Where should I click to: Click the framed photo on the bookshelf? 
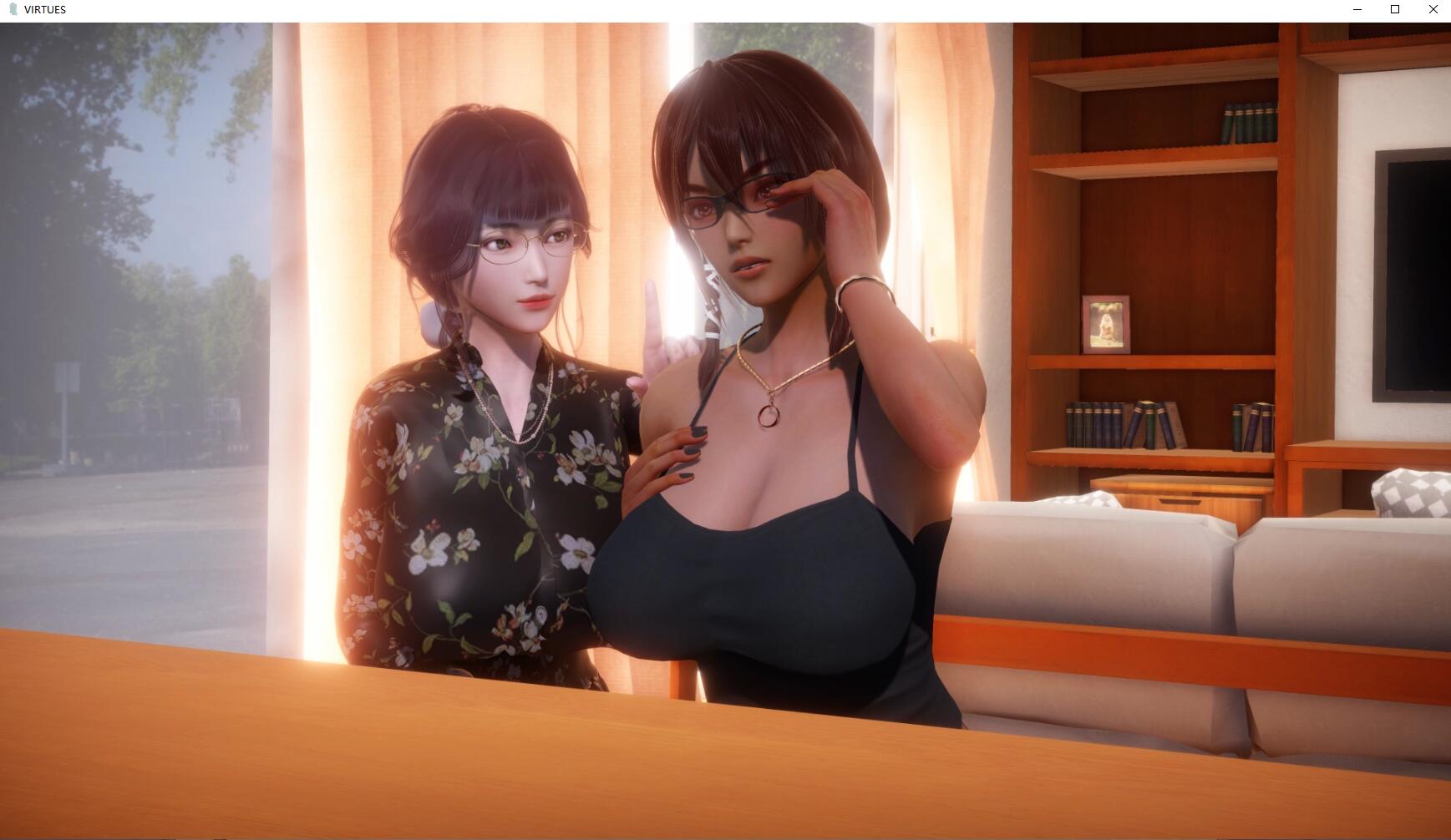click(1109, 326)
